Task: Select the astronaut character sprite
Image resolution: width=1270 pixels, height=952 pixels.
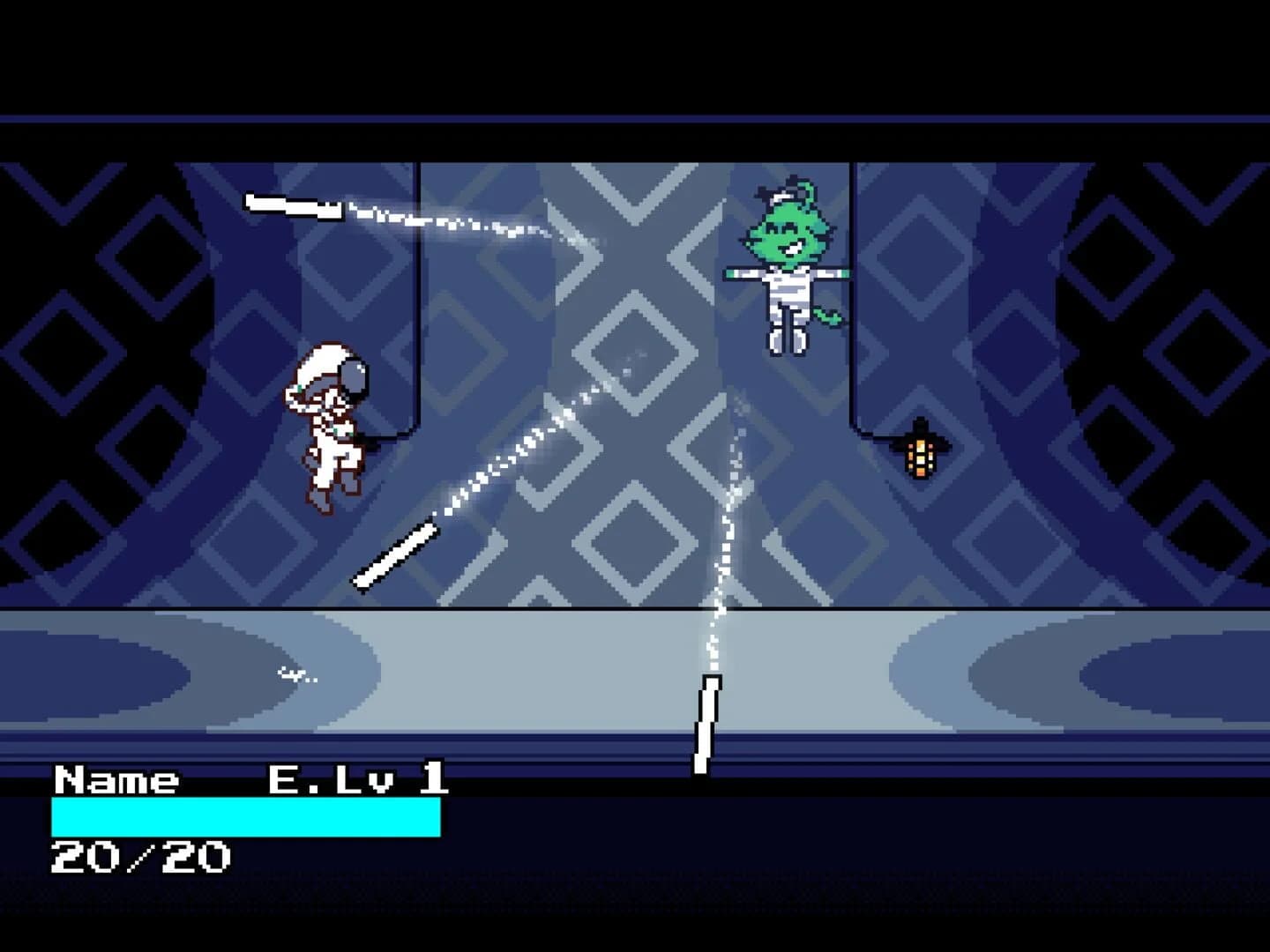Action: (331, 423)
